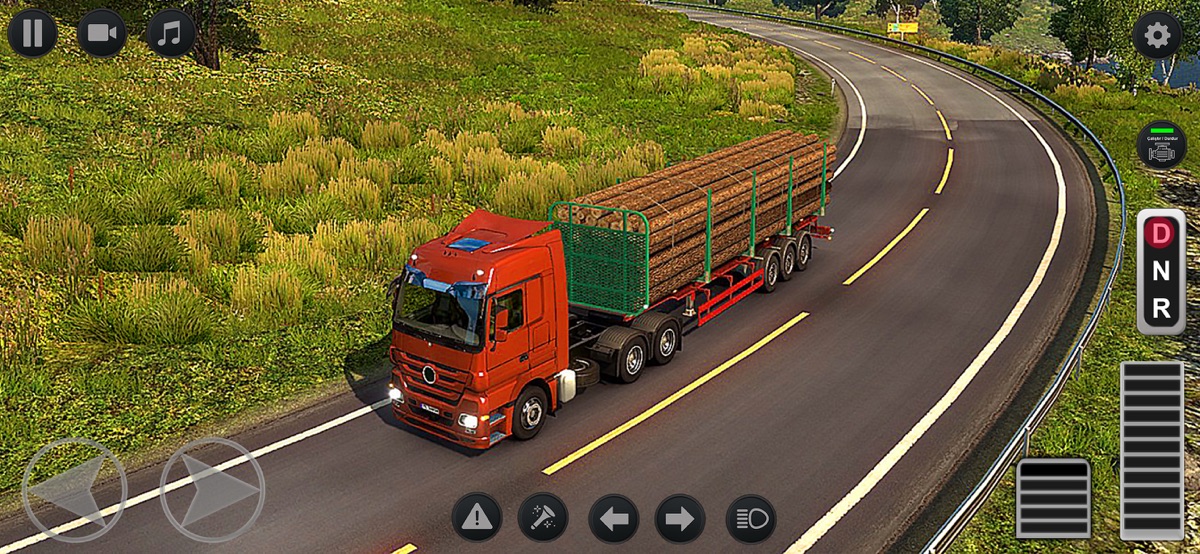Steer left with the left arrow wheel button
Screen dimensions: 1200x554
click(x=74, y=489)
